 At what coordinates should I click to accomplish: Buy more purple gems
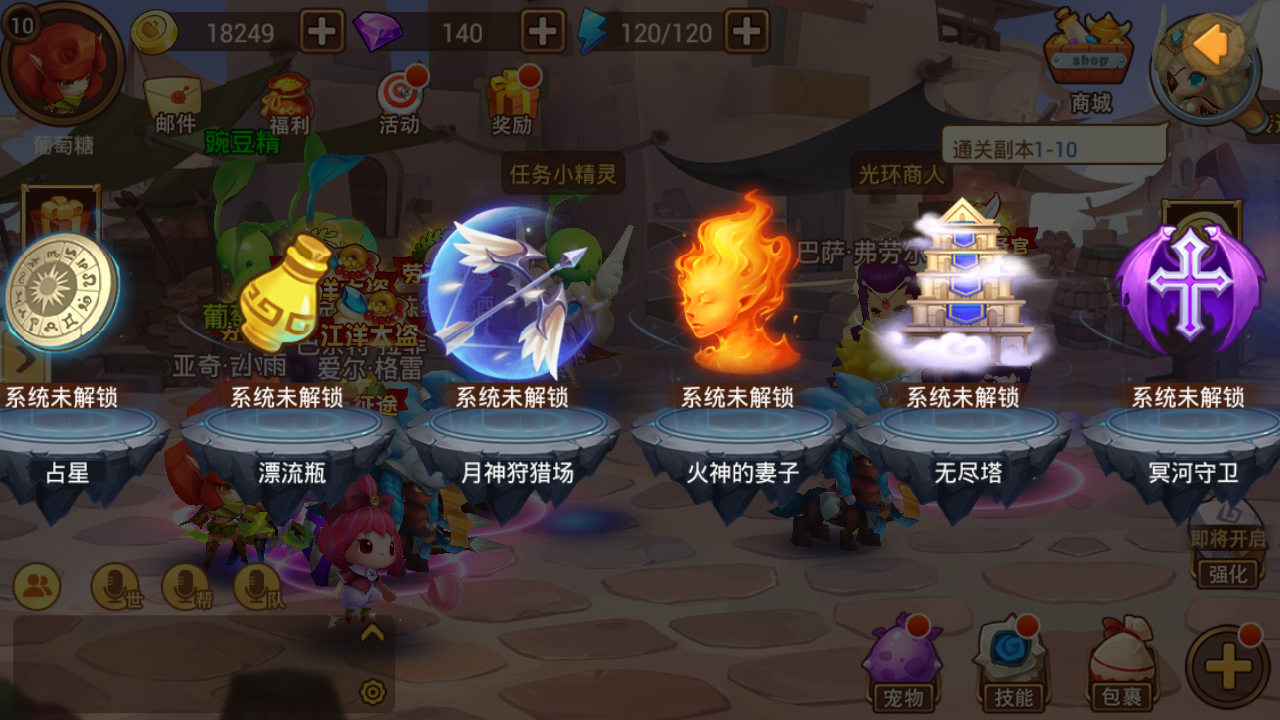(x=543, y=33)
